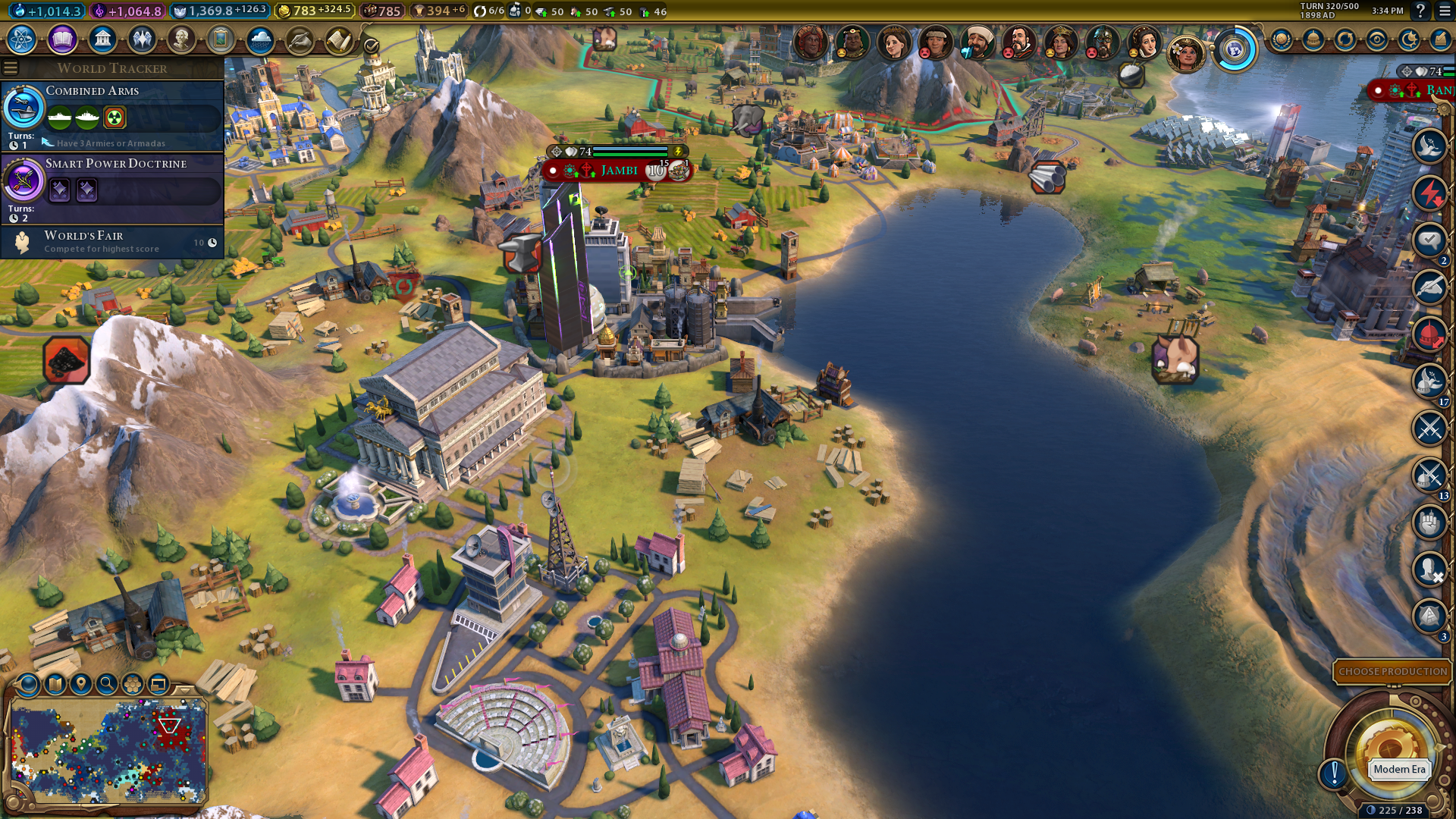Toggle the map pins button
Viewport: 1456px width, 819px height.
click(x=81, y=684)
